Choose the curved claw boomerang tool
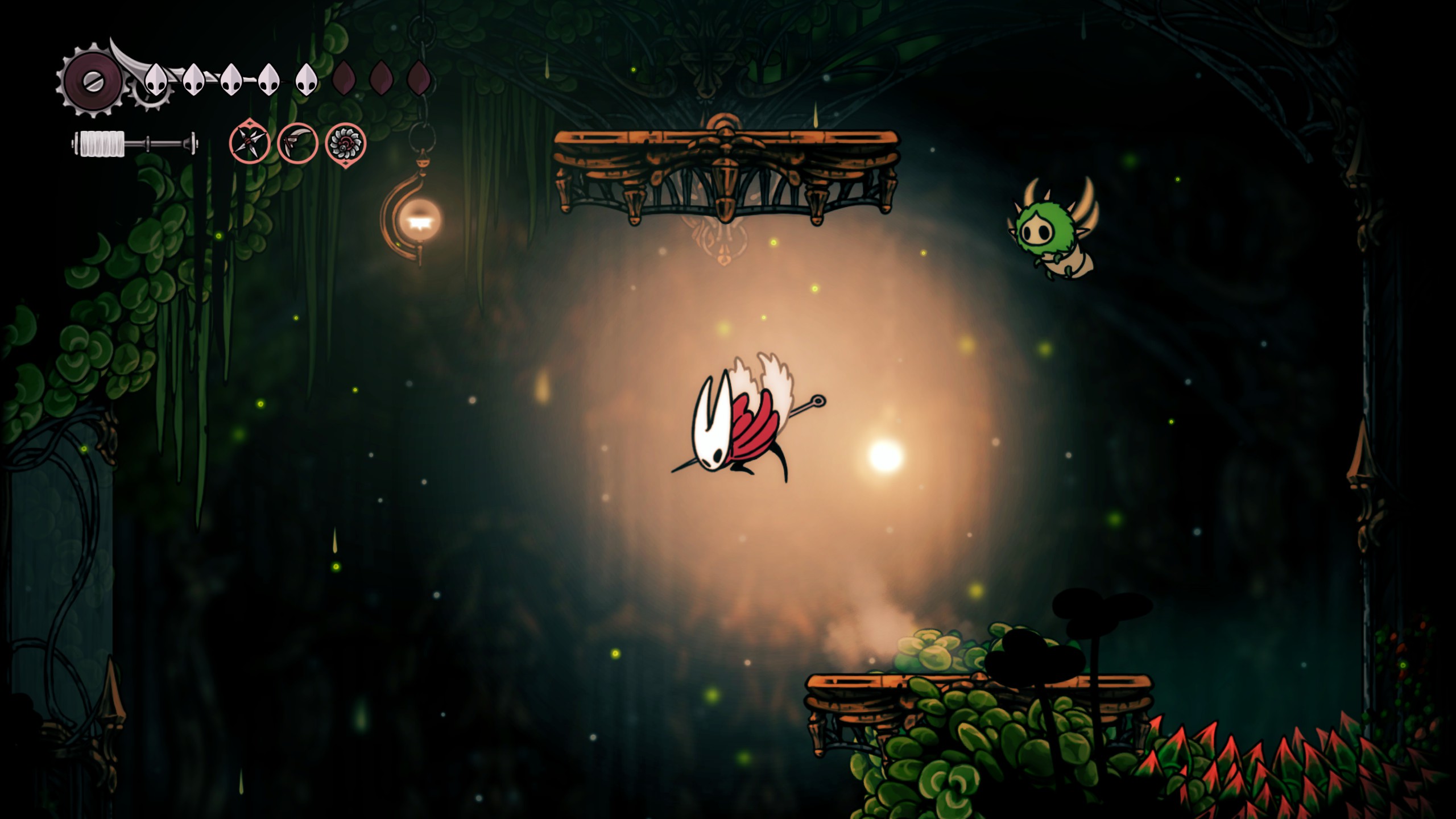The height and width of the screenshot is (819, 1456). click(x=297, y=143)
